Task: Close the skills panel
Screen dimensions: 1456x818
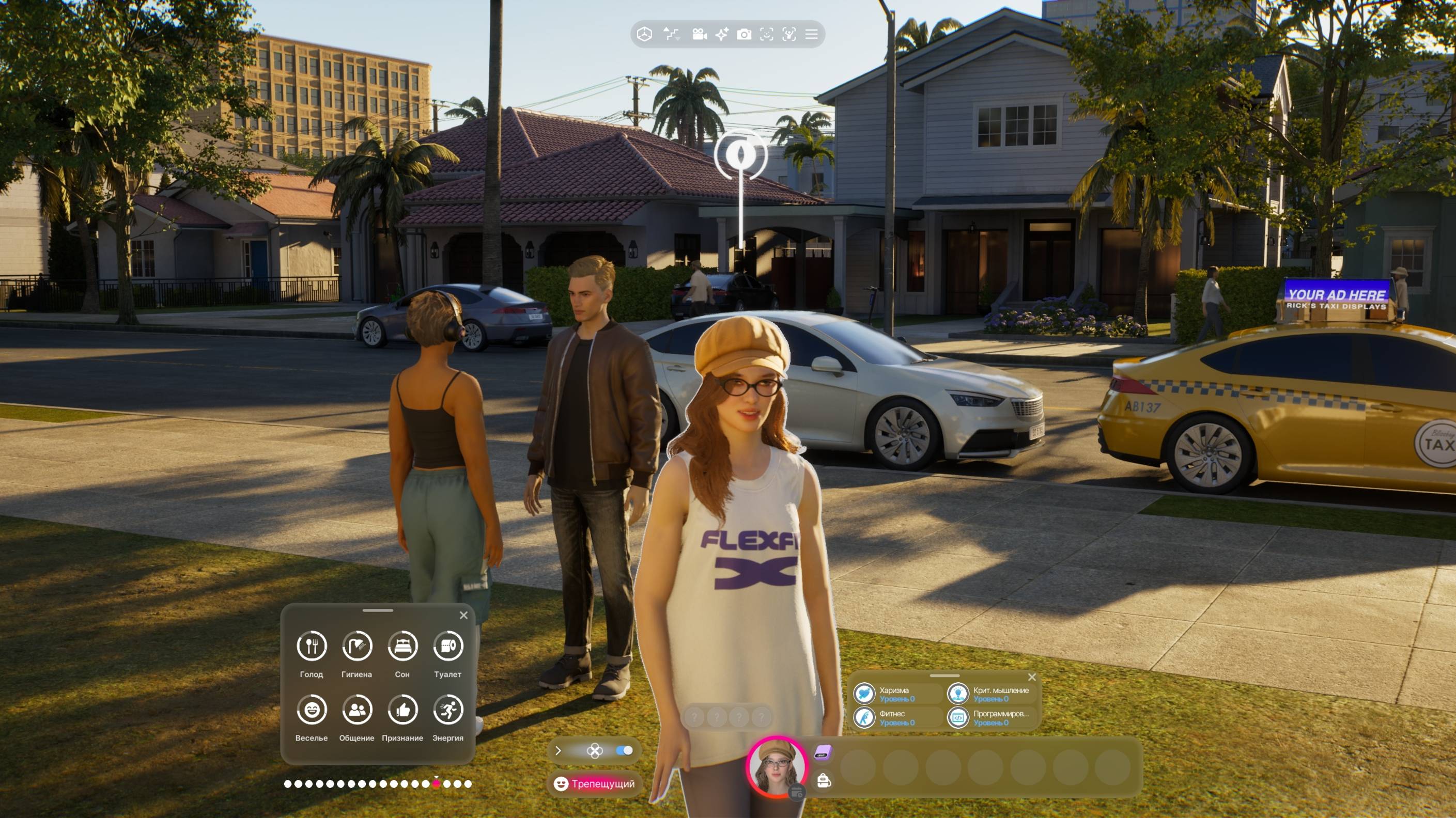Action: click(1031, 678)
